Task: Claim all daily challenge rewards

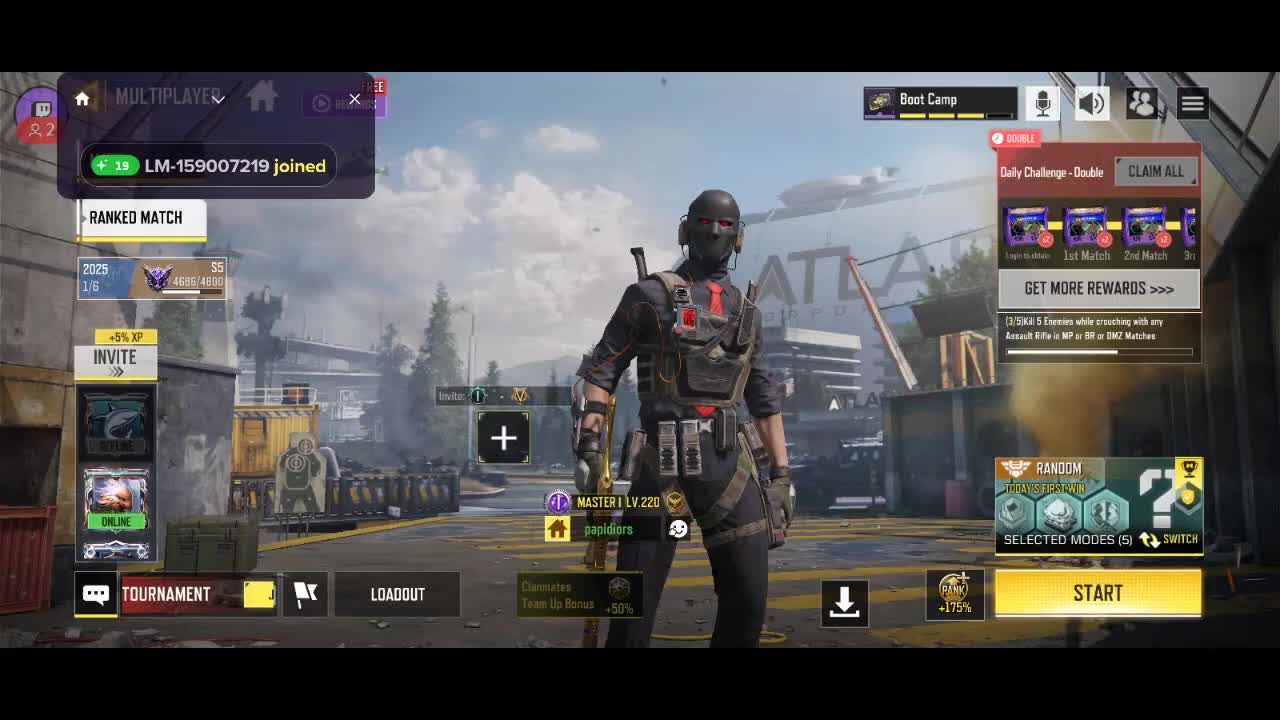Action: click(1155, 171)
